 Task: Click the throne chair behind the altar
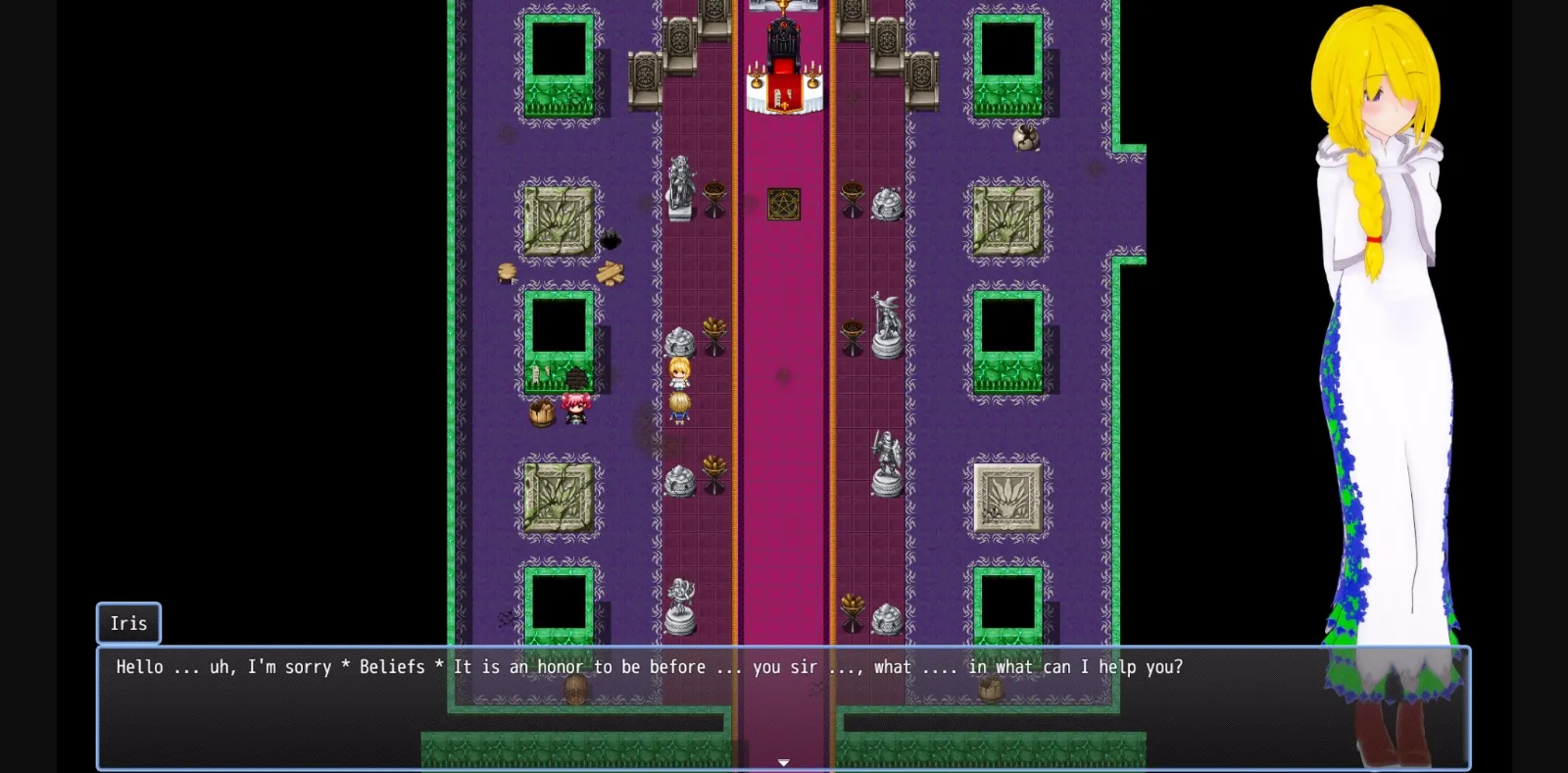(784, 29)
